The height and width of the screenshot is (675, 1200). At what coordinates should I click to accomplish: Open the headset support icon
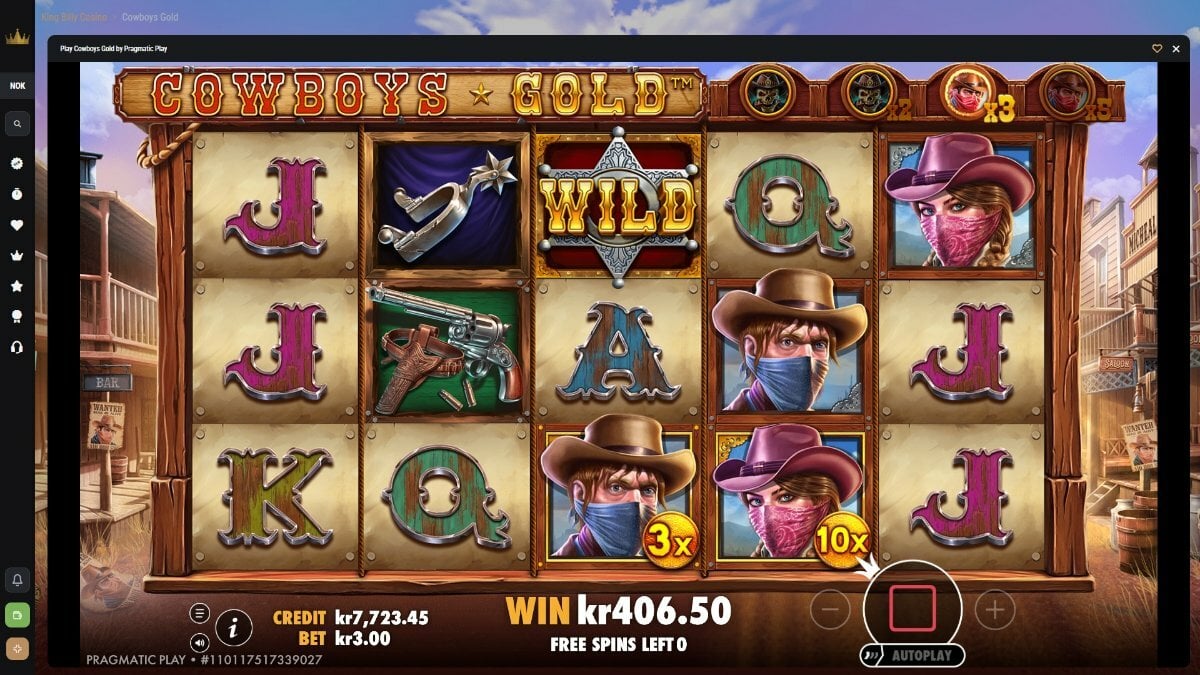pyautogui.click(x=17, y=346)
